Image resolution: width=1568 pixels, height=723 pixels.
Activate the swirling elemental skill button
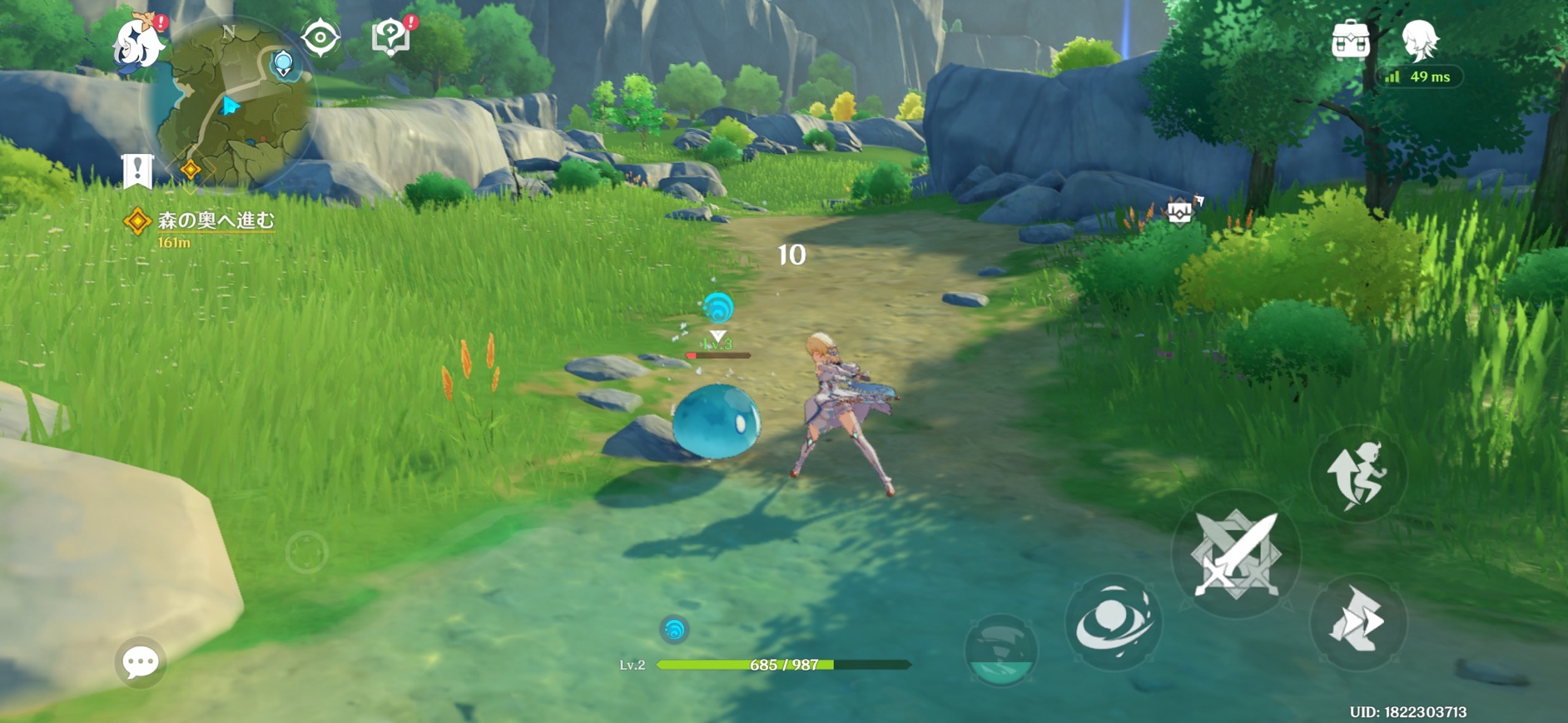tap(1113, 622)
